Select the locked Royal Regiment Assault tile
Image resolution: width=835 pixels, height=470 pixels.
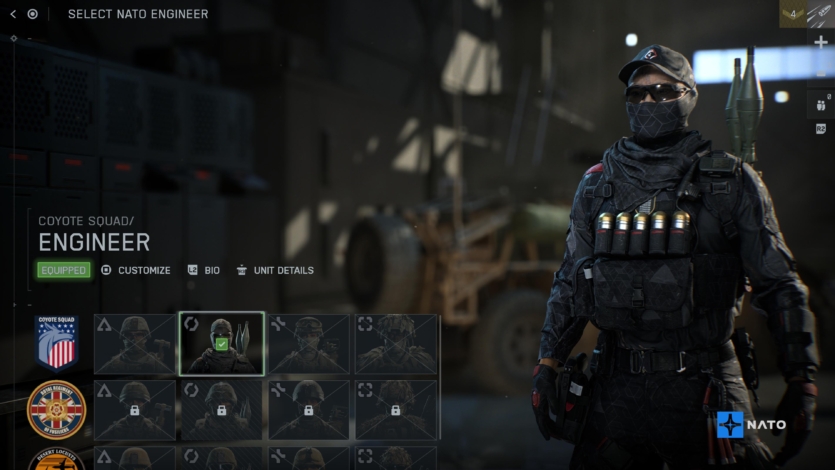pyautogui.click(x=135, y=409)
